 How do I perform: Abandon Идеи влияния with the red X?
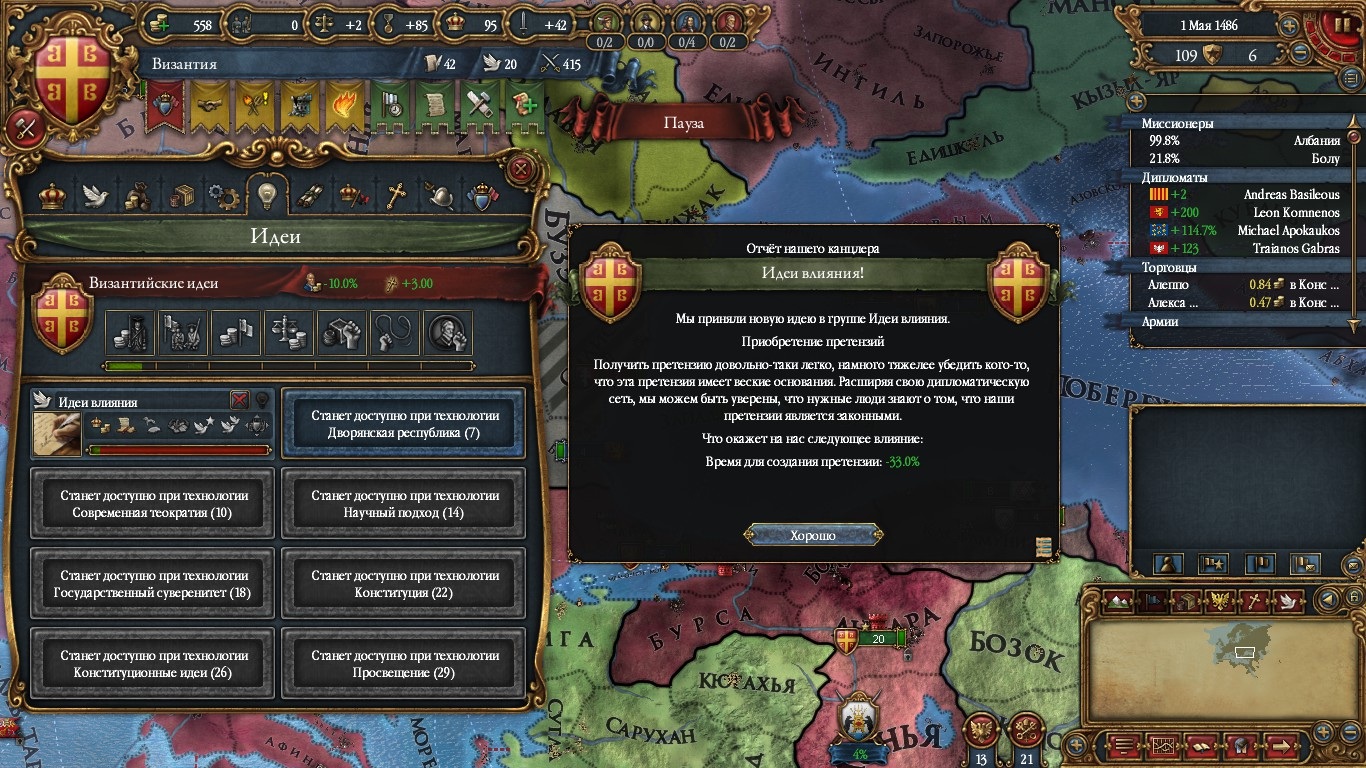coord(240,400)
